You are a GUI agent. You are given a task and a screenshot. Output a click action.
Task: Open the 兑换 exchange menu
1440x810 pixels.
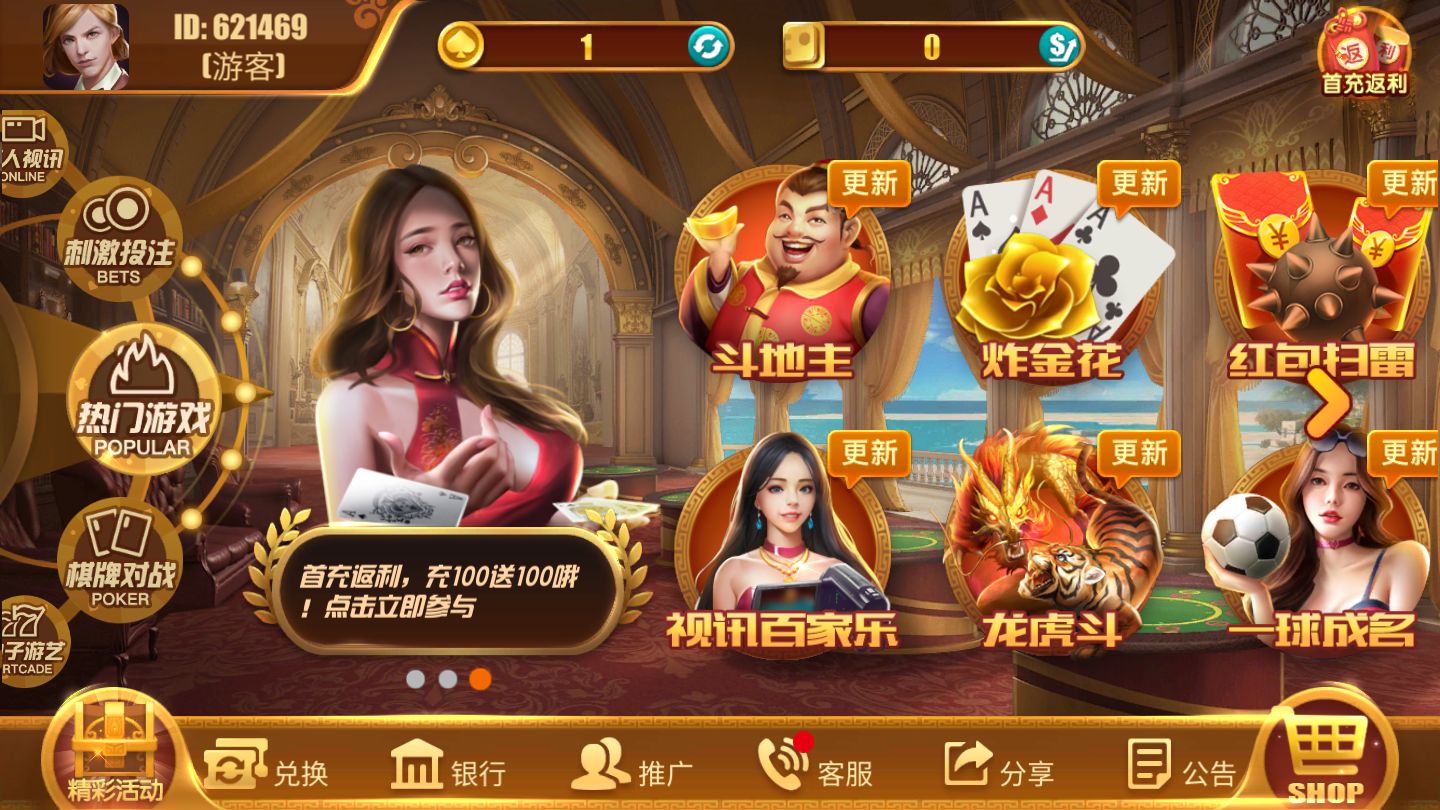(267, 768)
